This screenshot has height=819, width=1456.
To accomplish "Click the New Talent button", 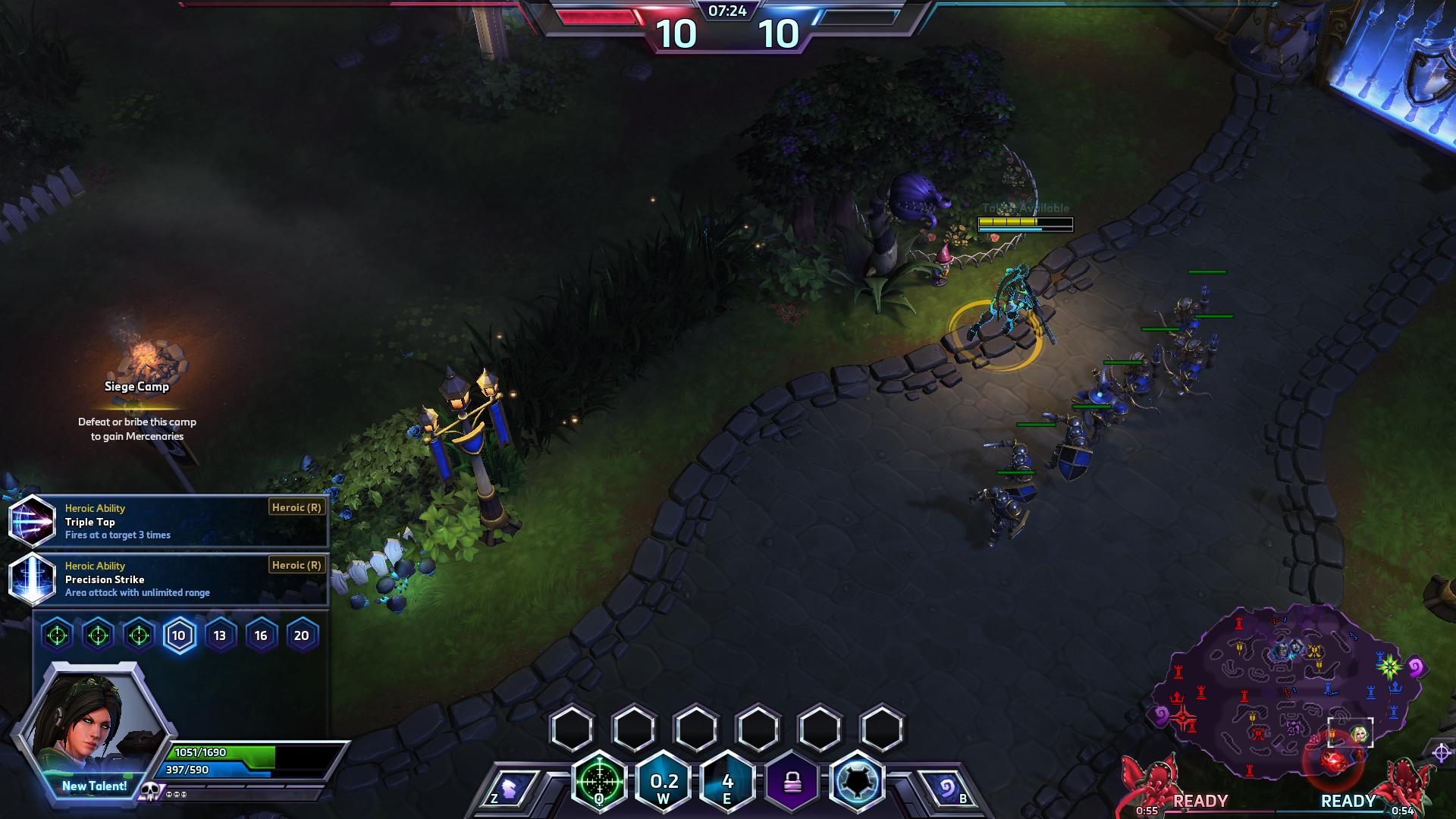I will click(94, 786).
